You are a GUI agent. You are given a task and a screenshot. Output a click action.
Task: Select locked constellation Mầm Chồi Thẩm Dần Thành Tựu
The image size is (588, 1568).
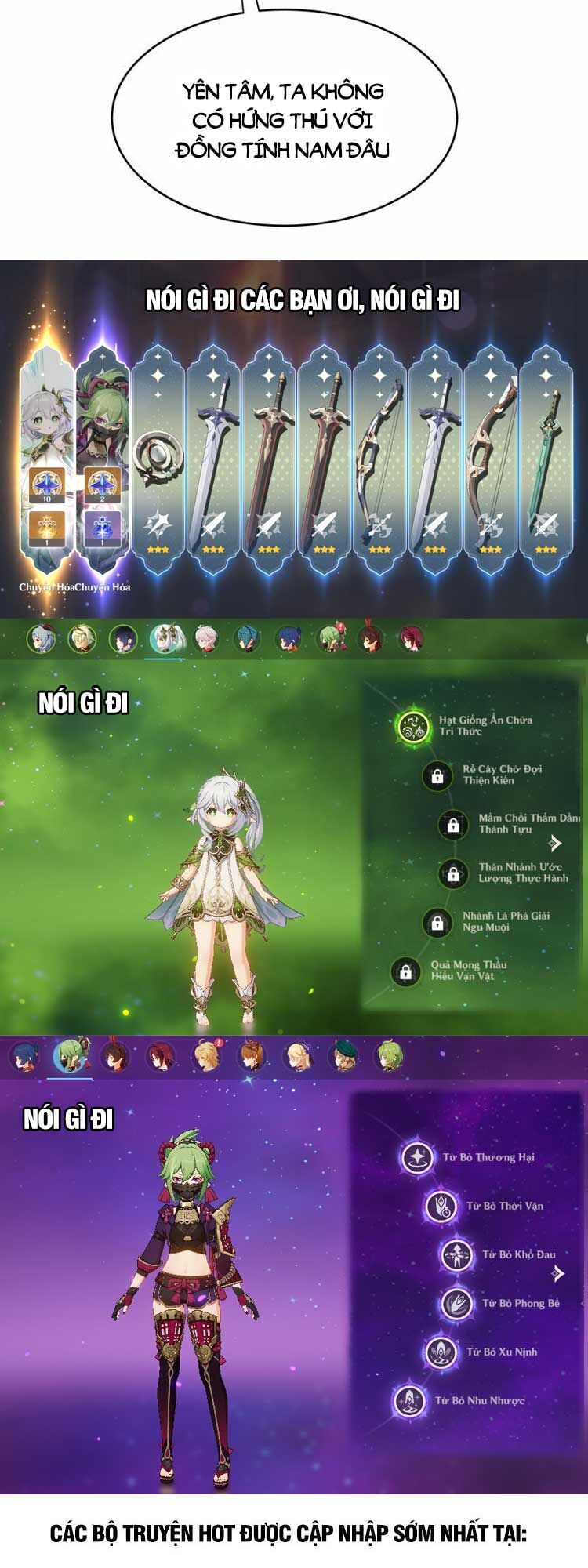click(x=453, y=824)
